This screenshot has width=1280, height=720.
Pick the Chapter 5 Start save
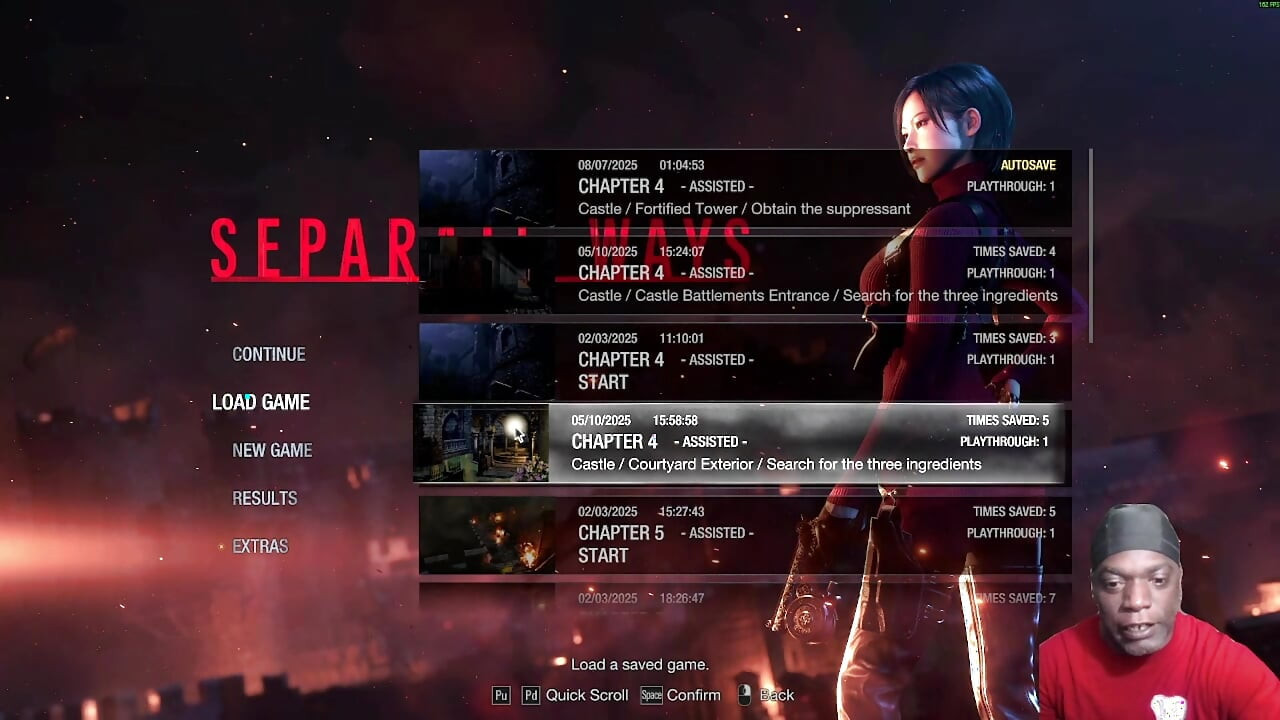744,533
